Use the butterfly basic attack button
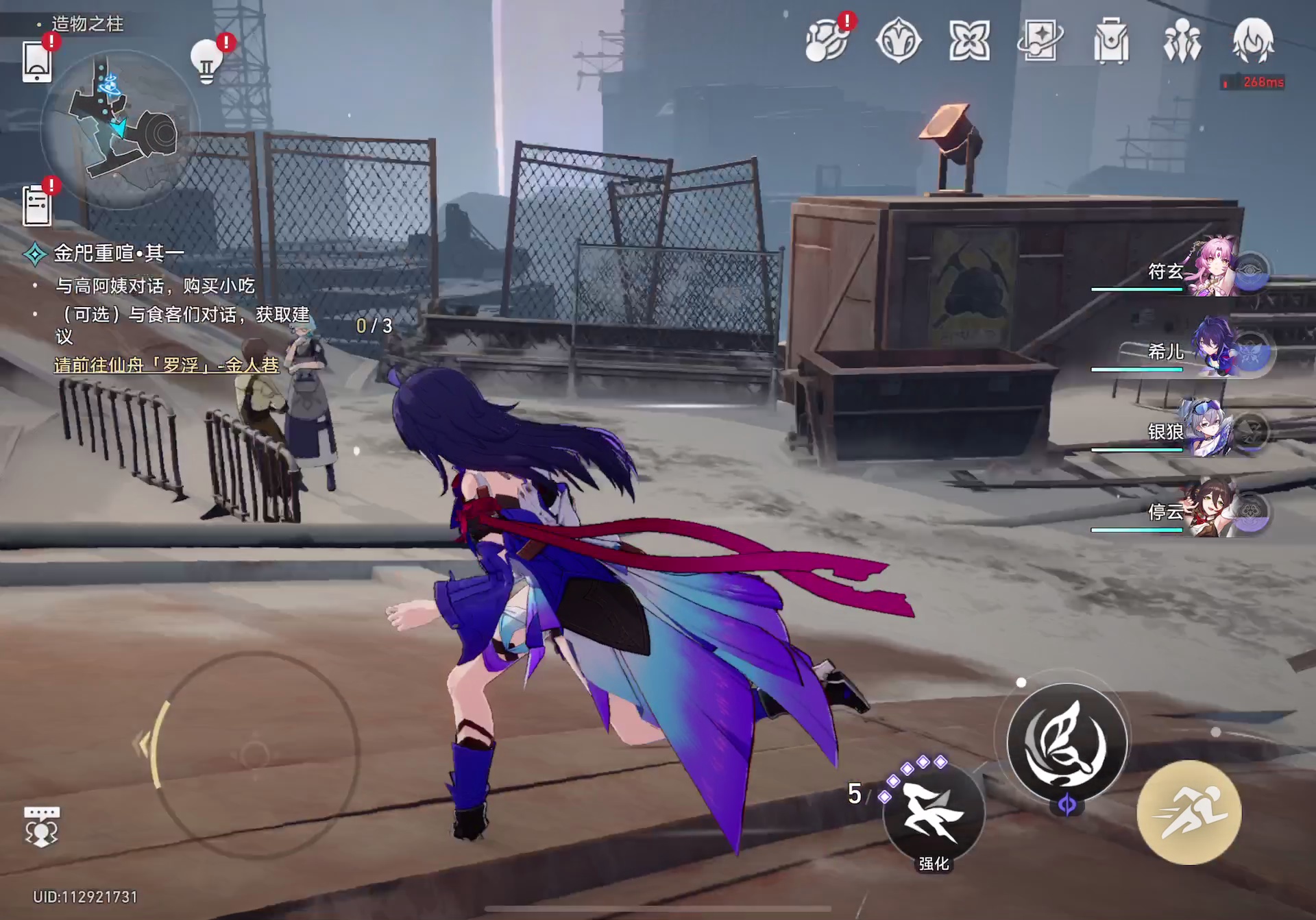The width and height of the screenshot is (1316, 920). point(1067,742)
